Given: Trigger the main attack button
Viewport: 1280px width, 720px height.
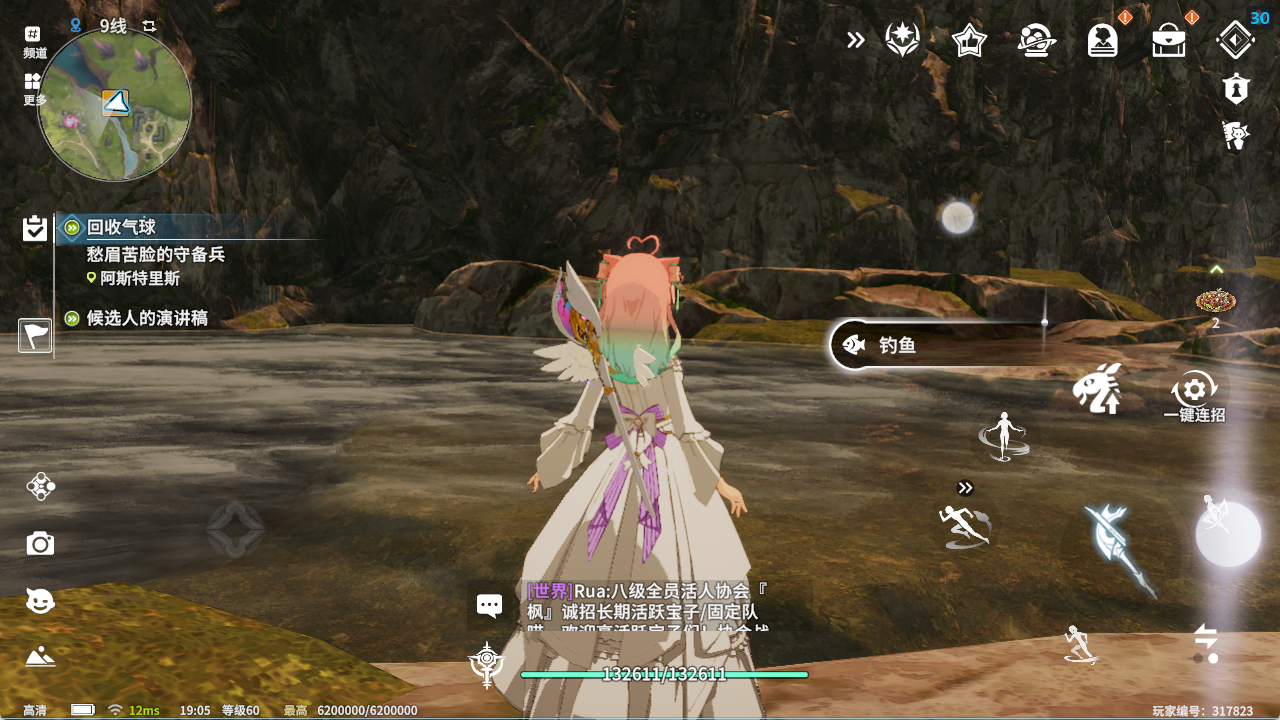Looking at the screenshot, I should coord(1228,534).
